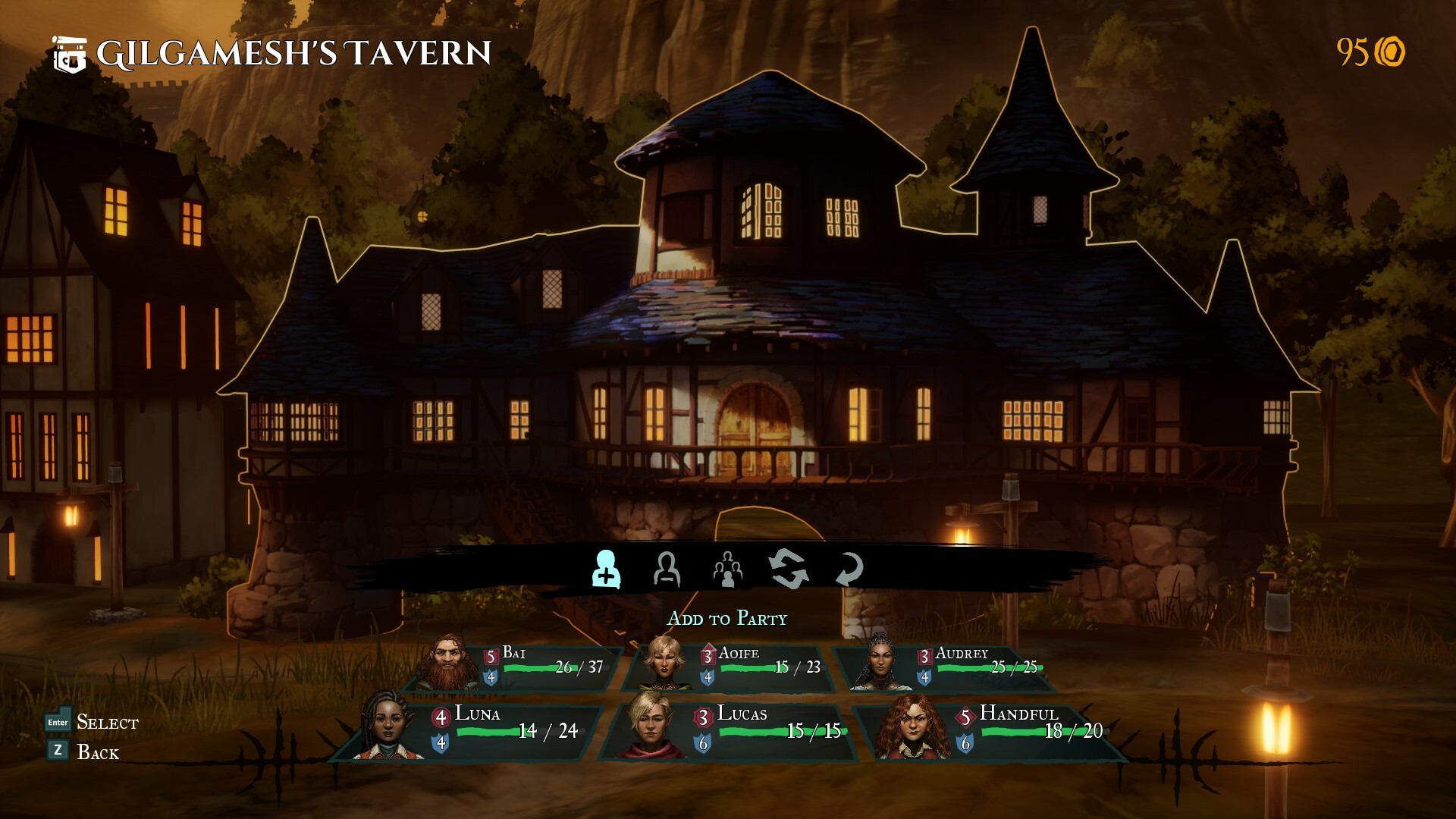Screen dimensions: 1456x819
Task: Click the Add to Party label text
Action: [728, 618]
